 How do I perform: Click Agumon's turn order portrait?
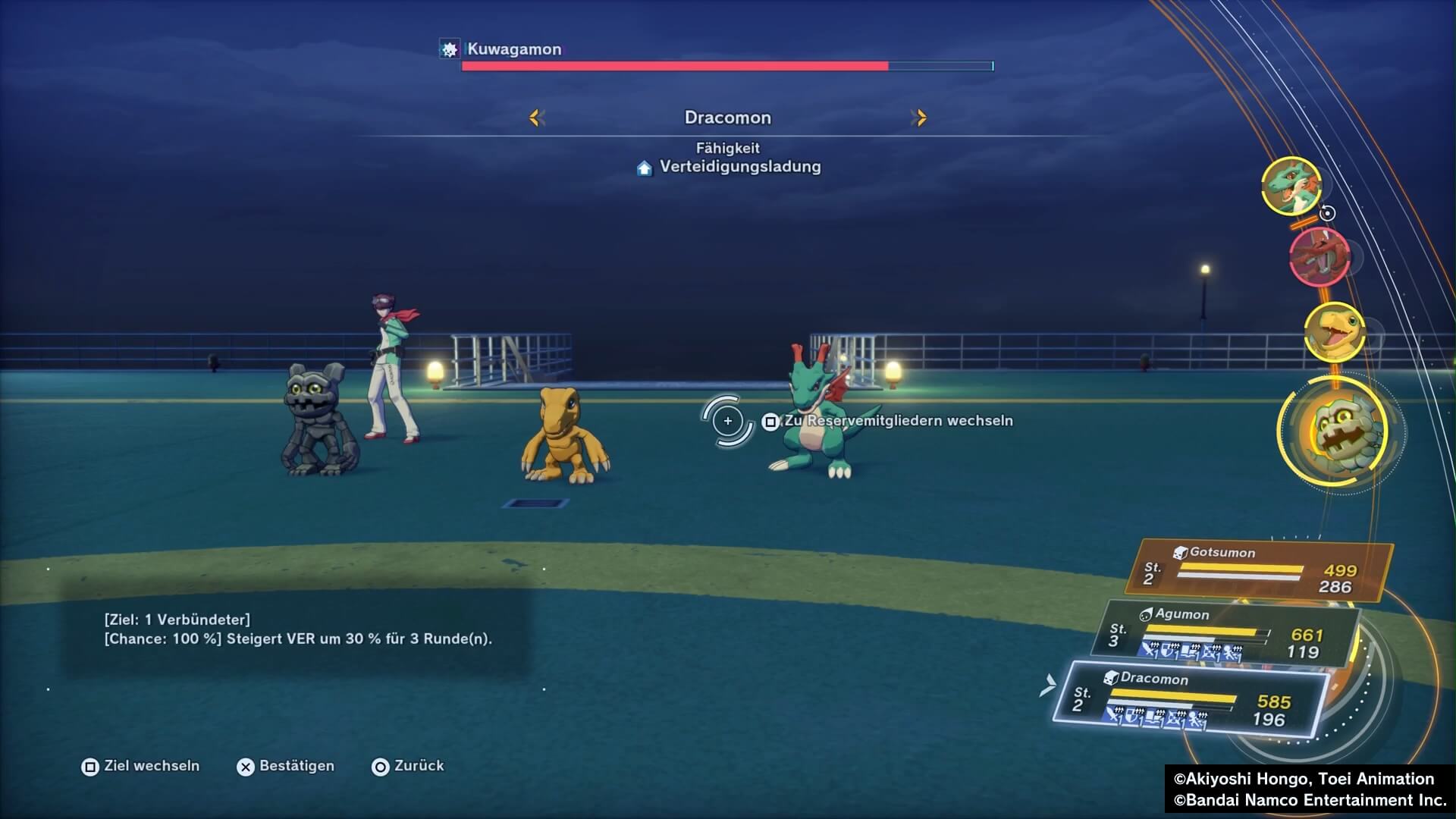coord(1335,331)
